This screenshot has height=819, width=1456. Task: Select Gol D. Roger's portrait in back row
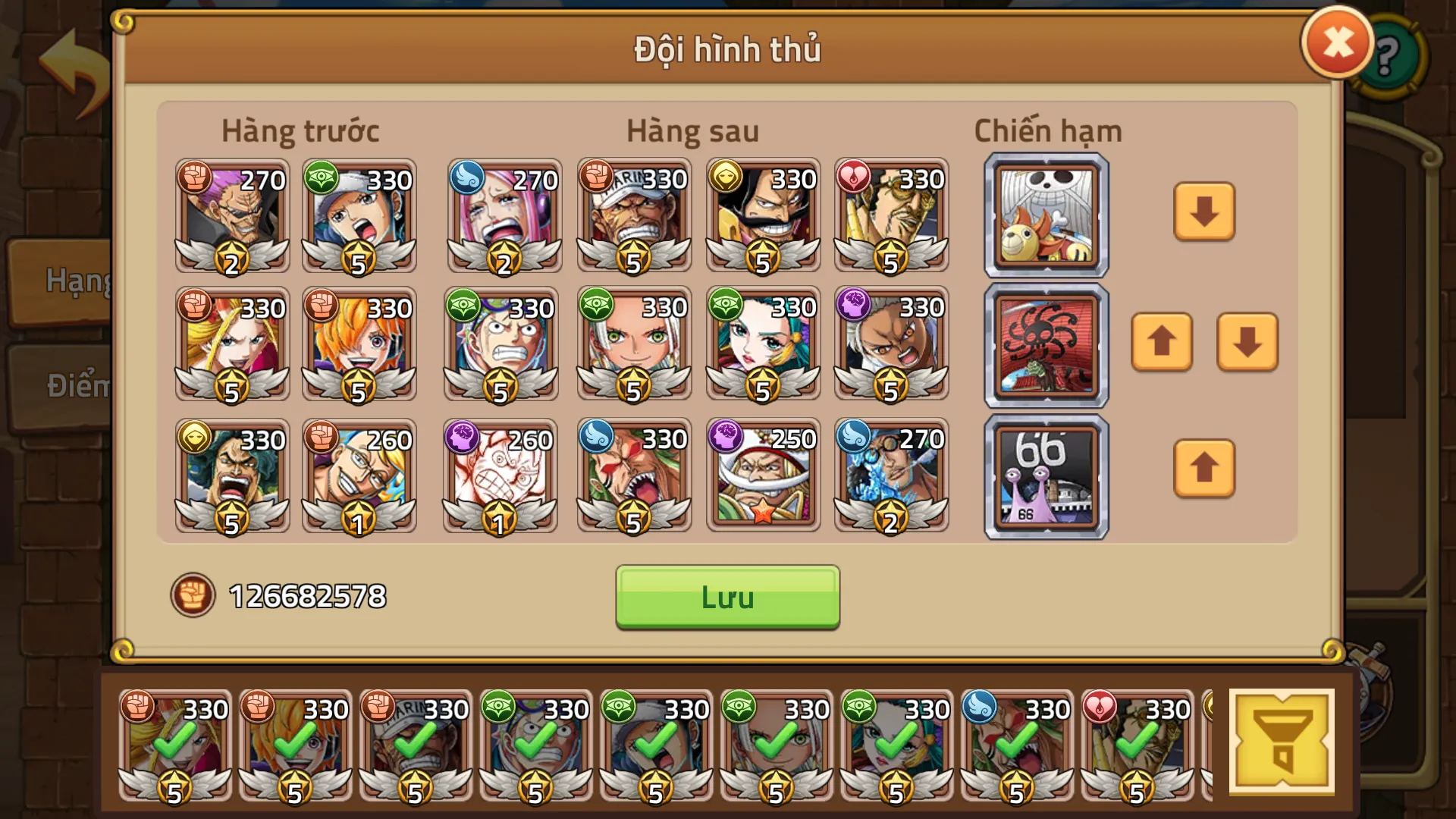763,215
